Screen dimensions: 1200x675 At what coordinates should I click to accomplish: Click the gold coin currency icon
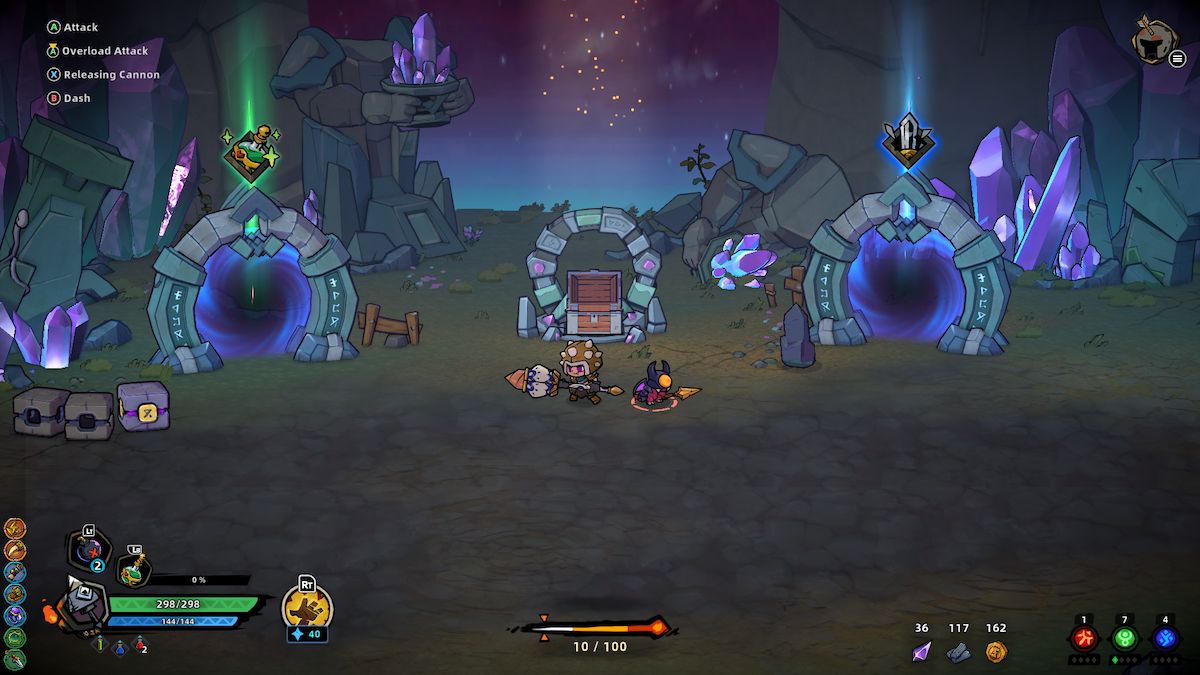(x=995, y=652)
